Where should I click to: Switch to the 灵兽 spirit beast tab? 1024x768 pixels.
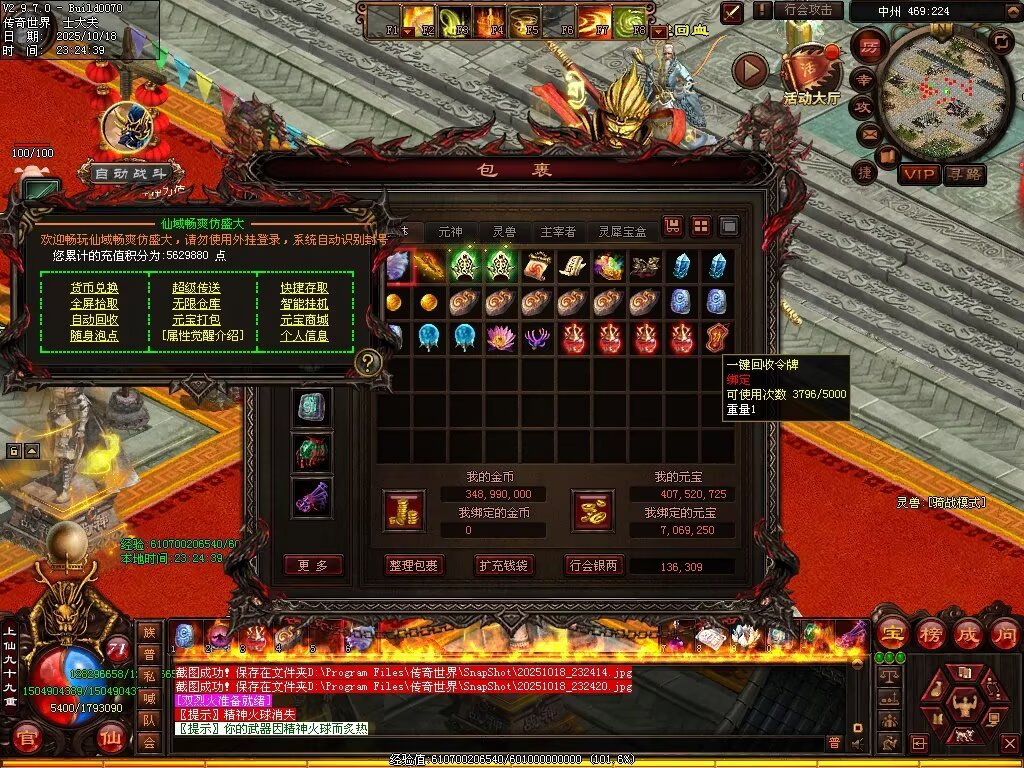[x=504, y=232]
